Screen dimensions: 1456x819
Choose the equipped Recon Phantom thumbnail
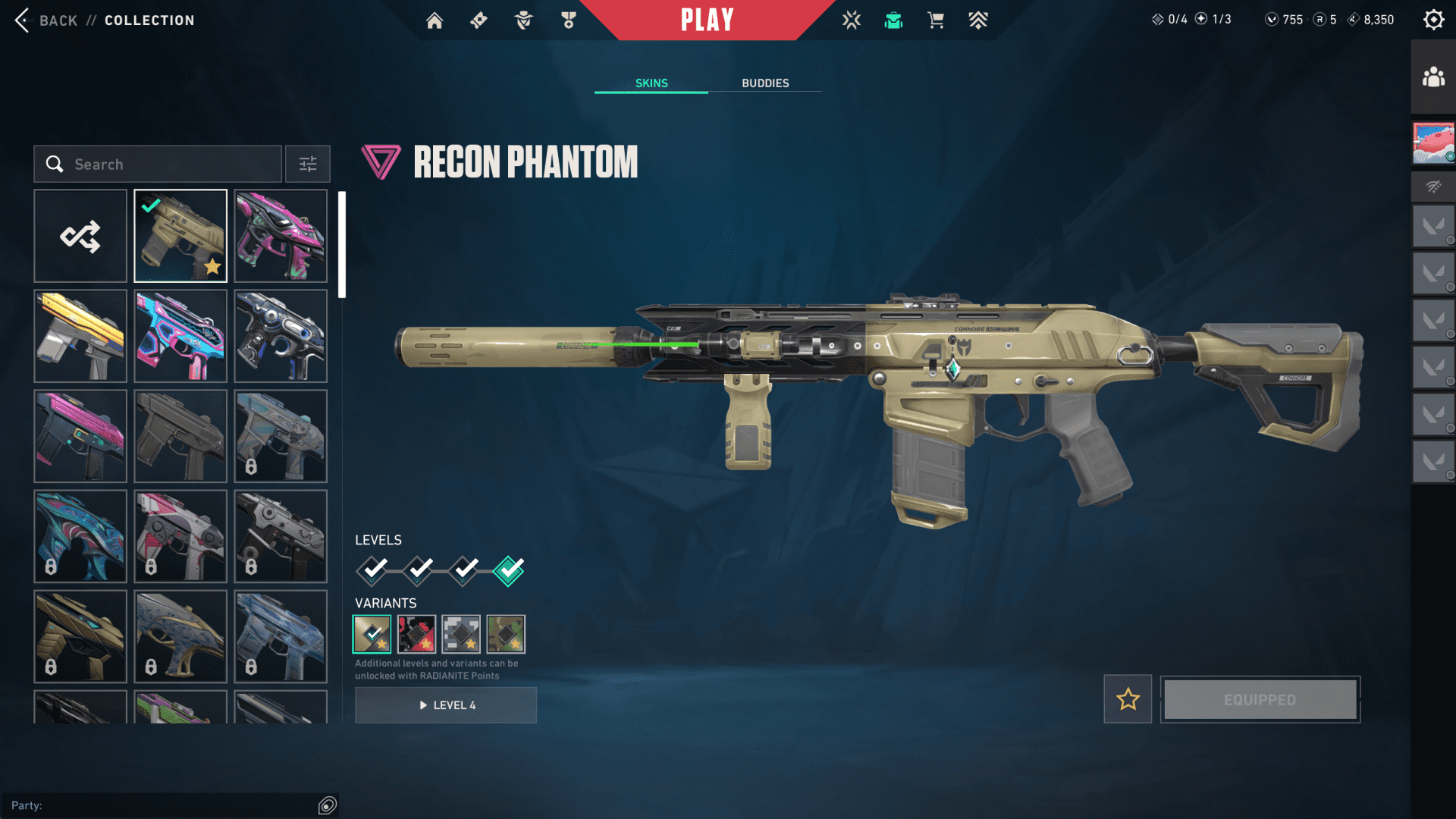click(180, 236)
